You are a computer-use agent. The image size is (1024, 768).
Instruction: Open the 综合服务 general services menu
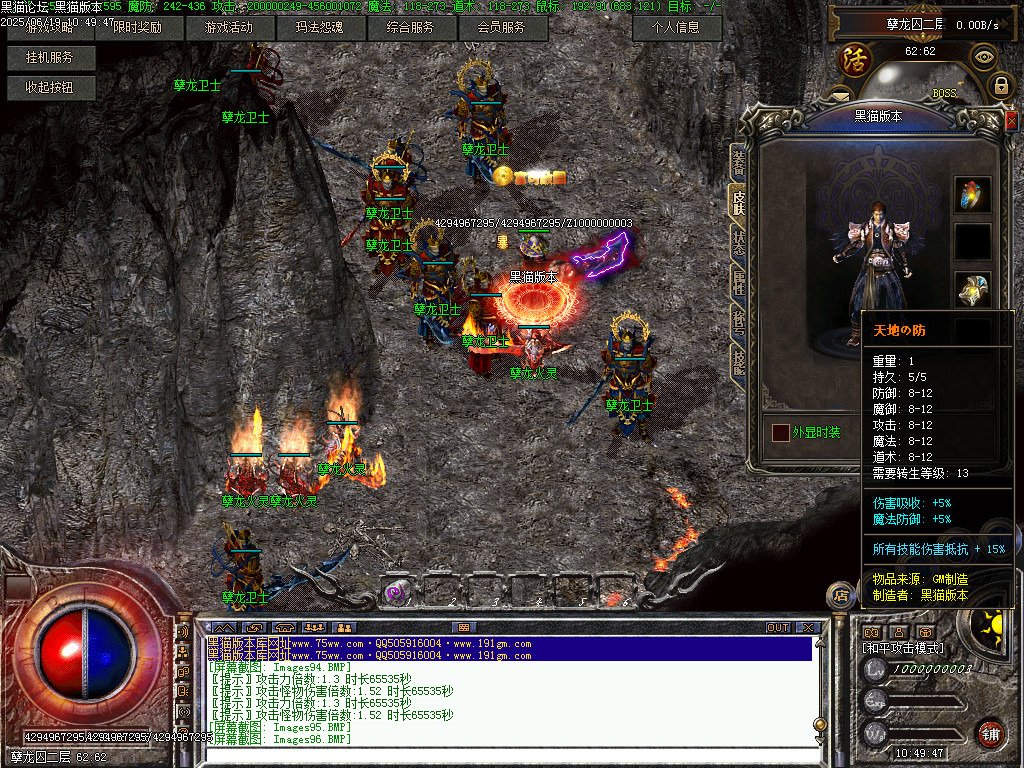411,28
